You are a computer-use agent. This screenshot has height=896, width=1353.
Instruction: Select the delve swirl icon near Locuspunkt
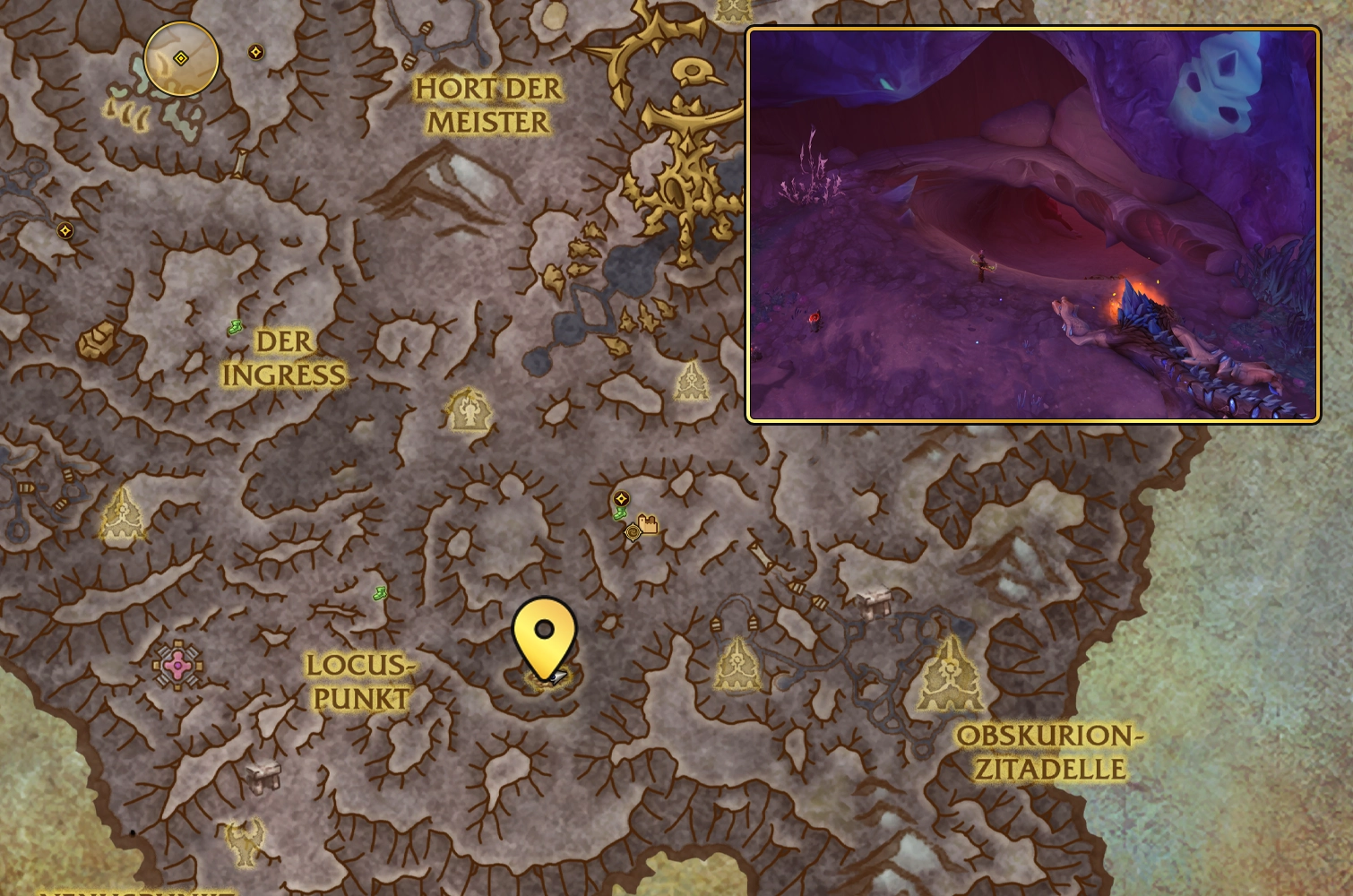(x=633, y=531)
